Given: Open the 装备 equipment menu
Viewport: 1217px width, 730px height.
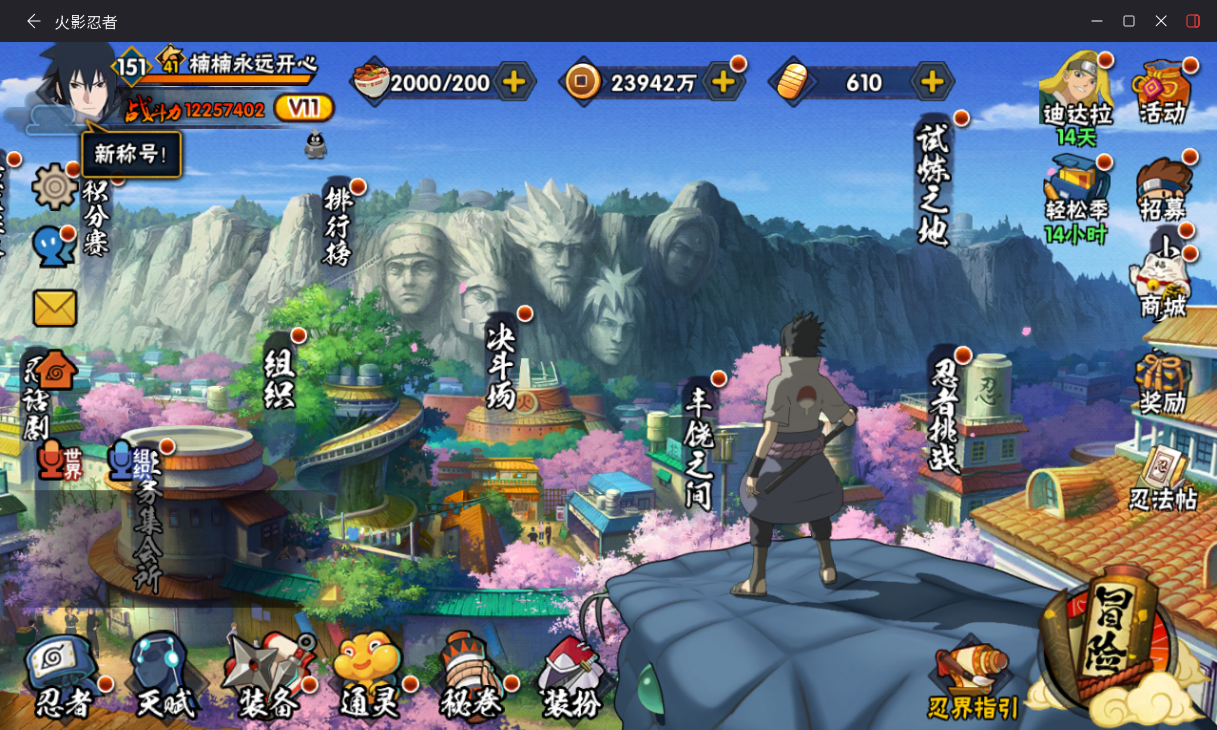Looking at the screenshot, I should [x=267, y=675].
